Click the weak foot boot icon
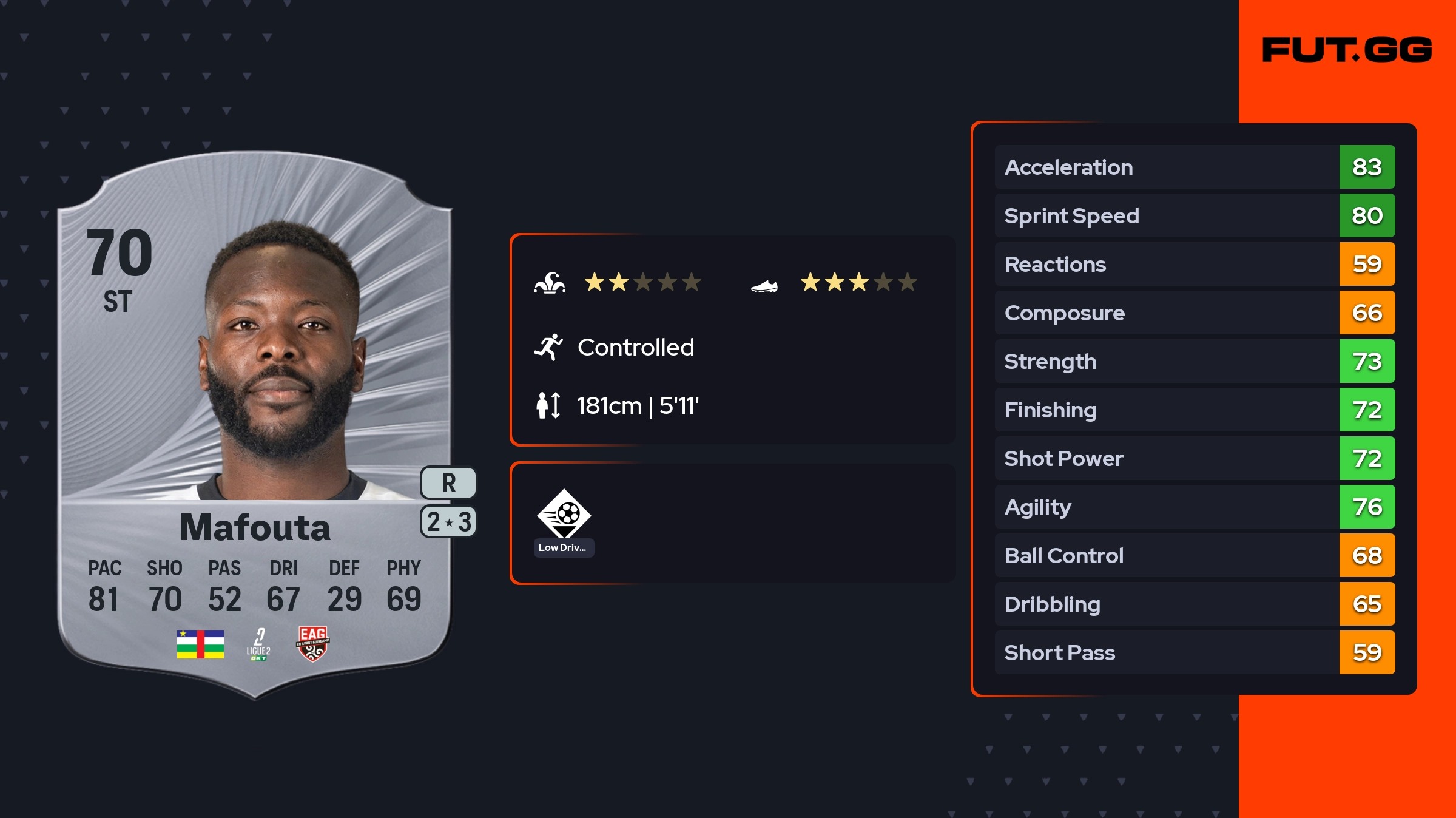This screenshot has height=818, width=1456. [x=764, y=285]
